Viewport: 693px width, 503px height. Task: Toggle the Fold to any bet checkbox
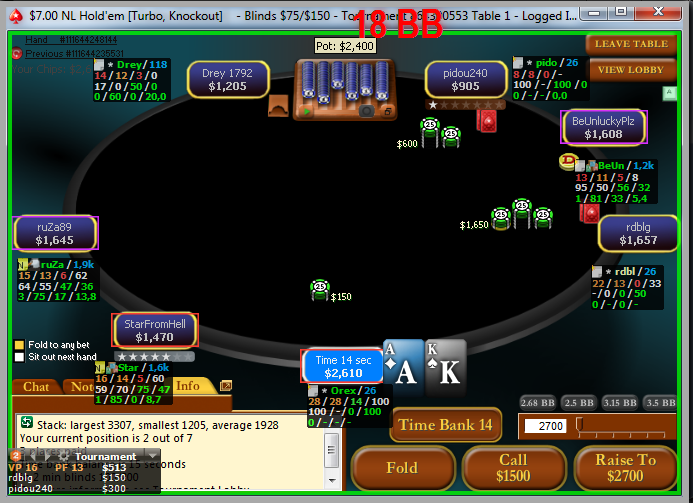point(19,345)
